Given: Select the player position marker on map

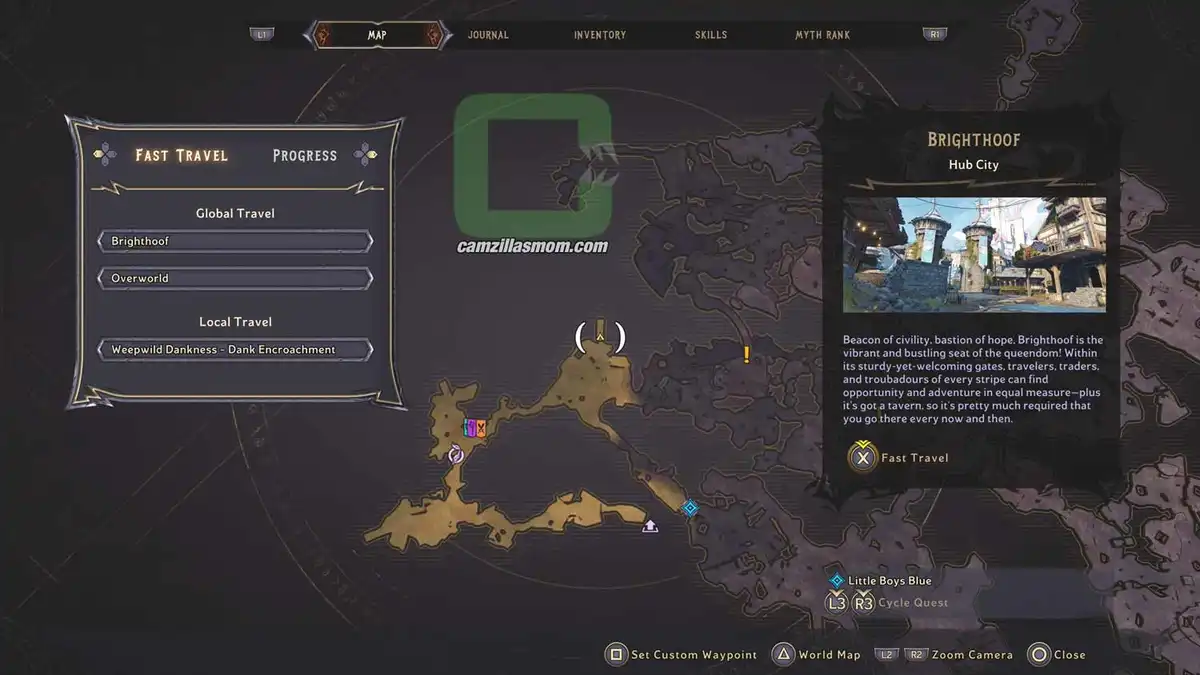Looking at the screenshot, I should tap(600, 337).
